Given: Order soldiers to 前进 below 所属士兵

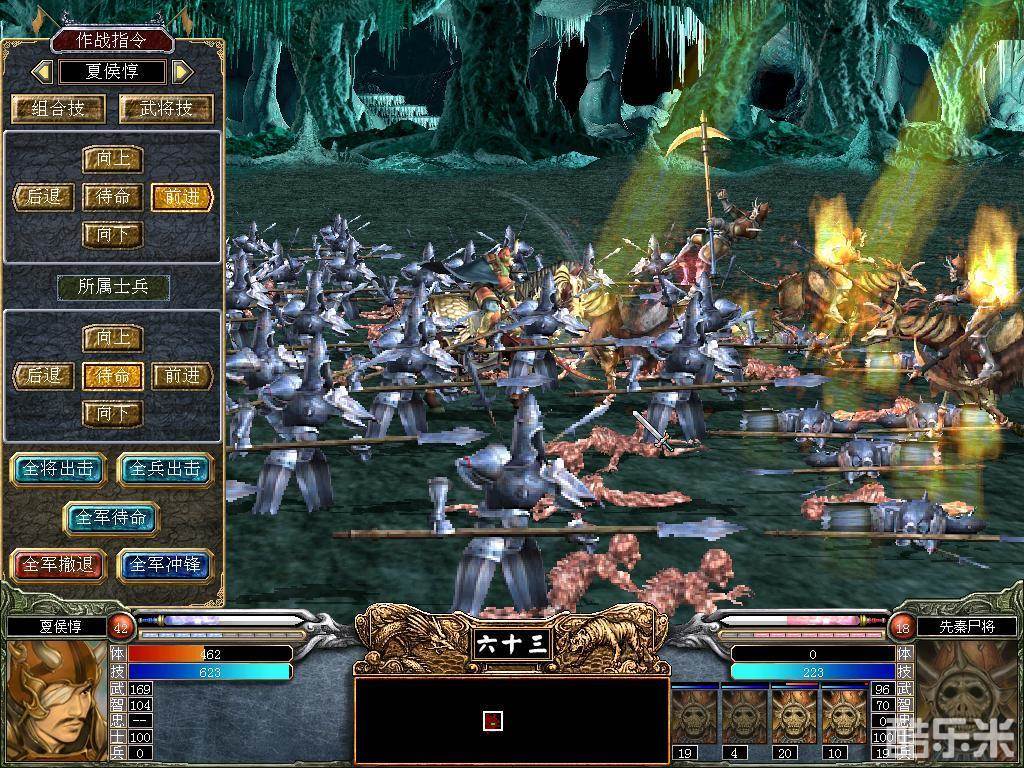Looking at the screenshot, I should pyautogui.click(x=182, y=376).
